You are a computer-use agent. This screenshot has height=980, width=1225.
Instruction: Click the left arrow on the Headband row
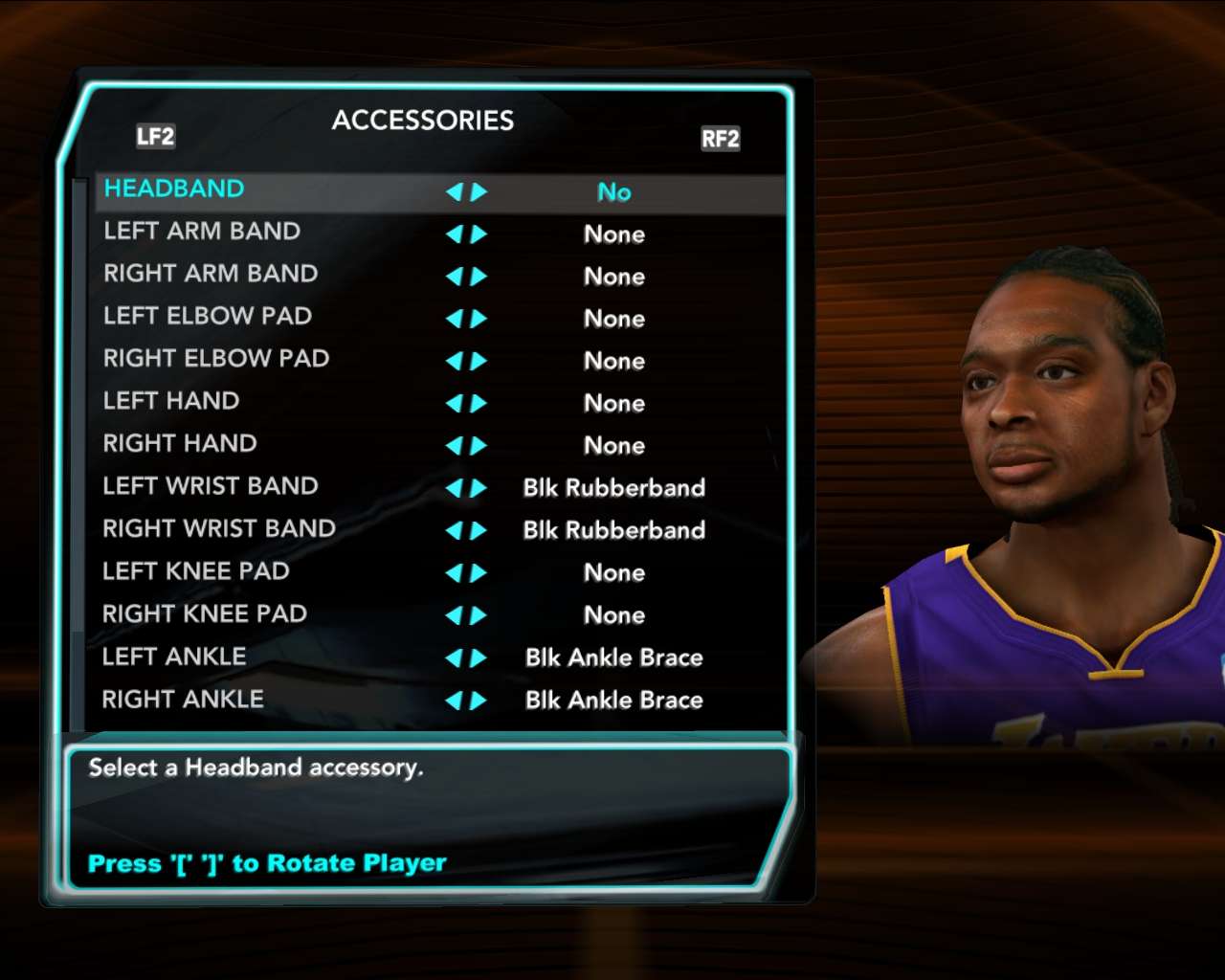[x=454, y=192]
